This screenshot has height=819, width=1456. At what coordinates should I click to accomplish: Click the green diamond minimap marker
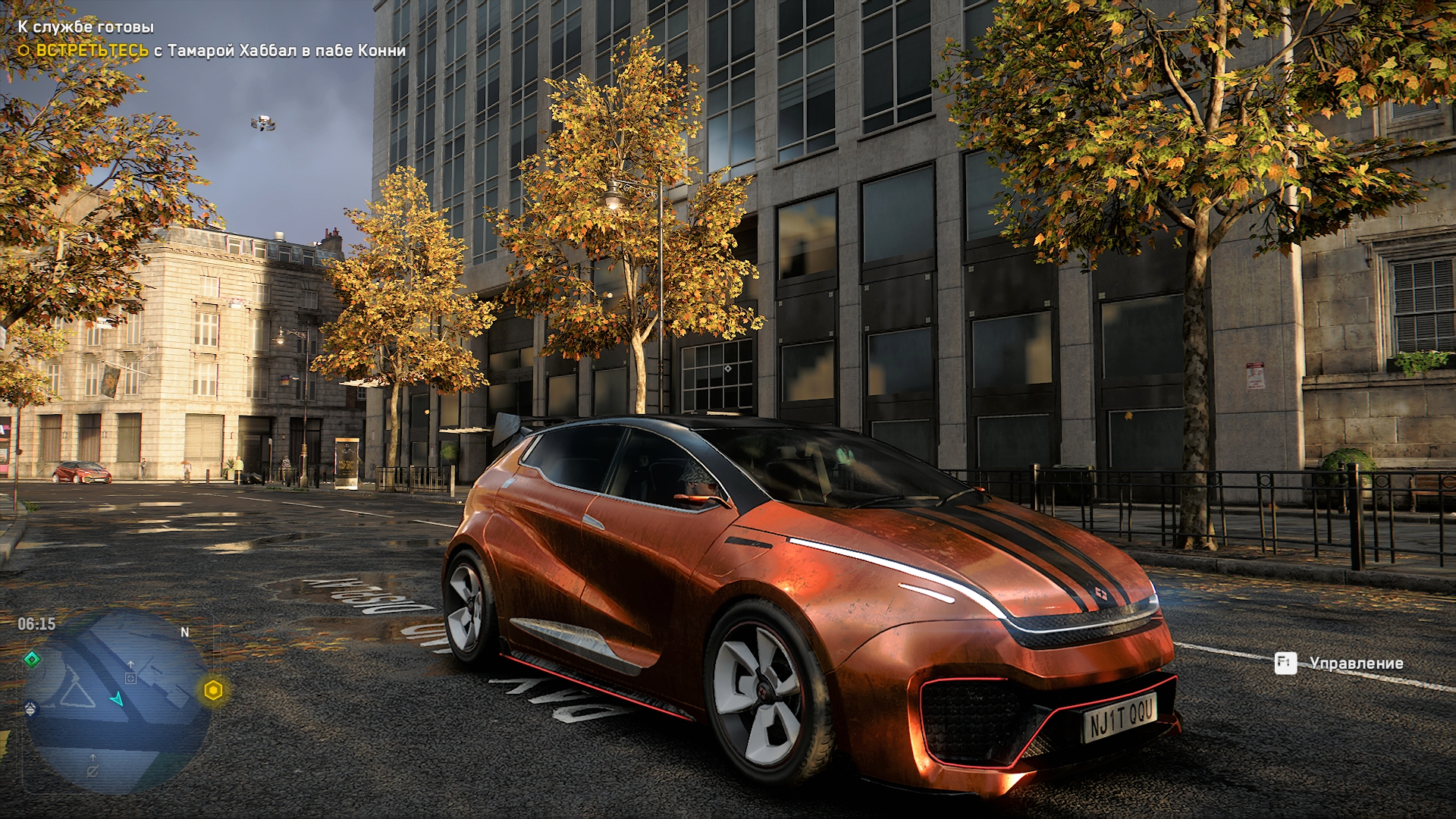32,660
